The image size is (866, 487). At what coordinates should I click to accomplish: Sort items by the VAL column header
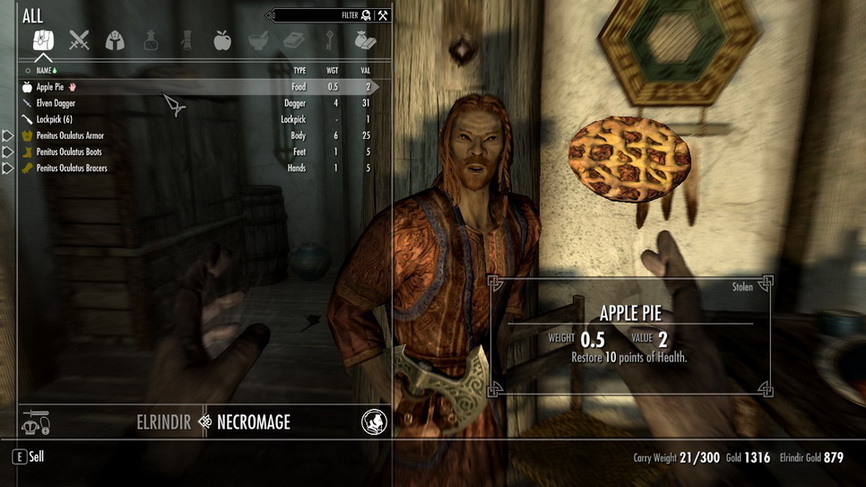tap(364, 71)
